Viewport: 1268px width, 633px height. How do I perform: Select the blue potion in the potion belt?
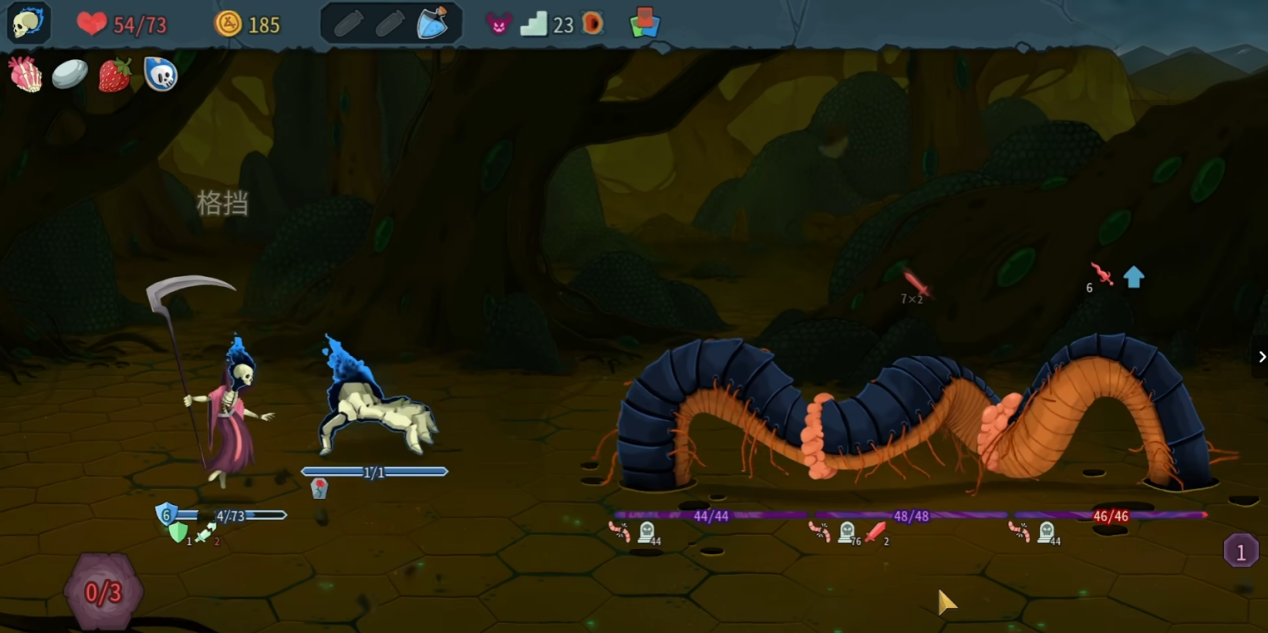[x=432, y=23]
